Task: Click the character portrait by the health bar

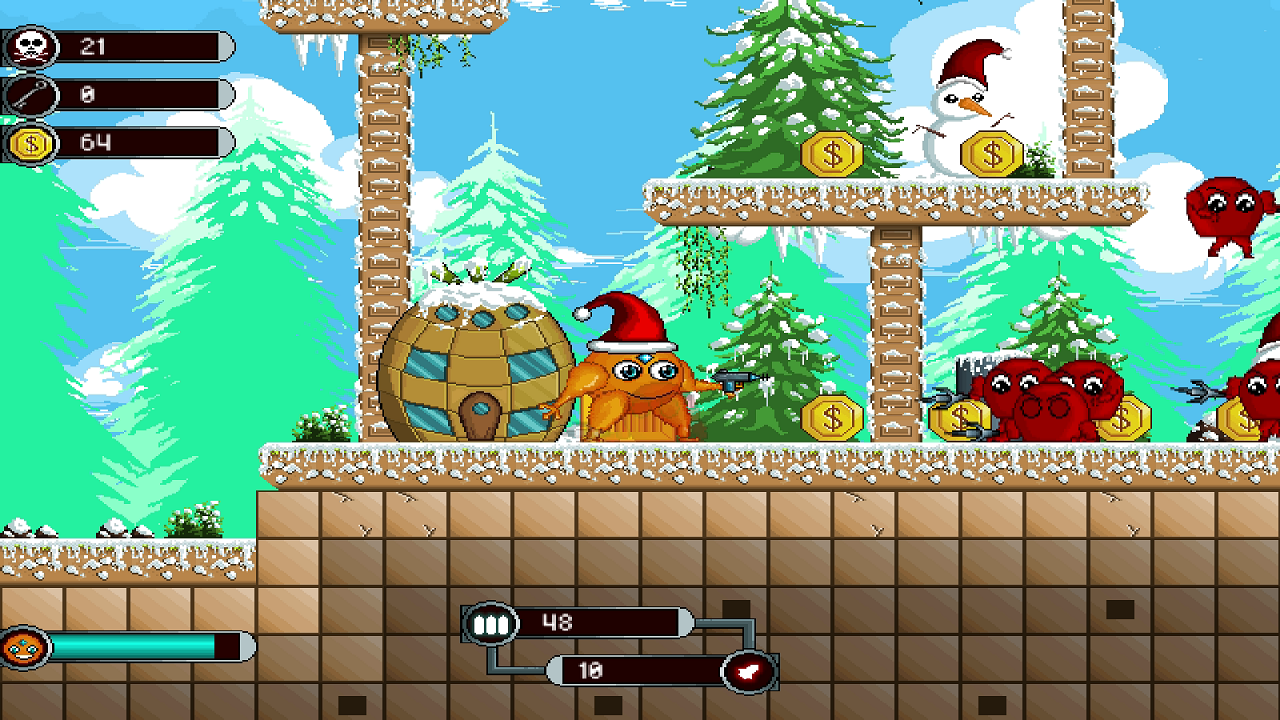Action: (24, 645)
